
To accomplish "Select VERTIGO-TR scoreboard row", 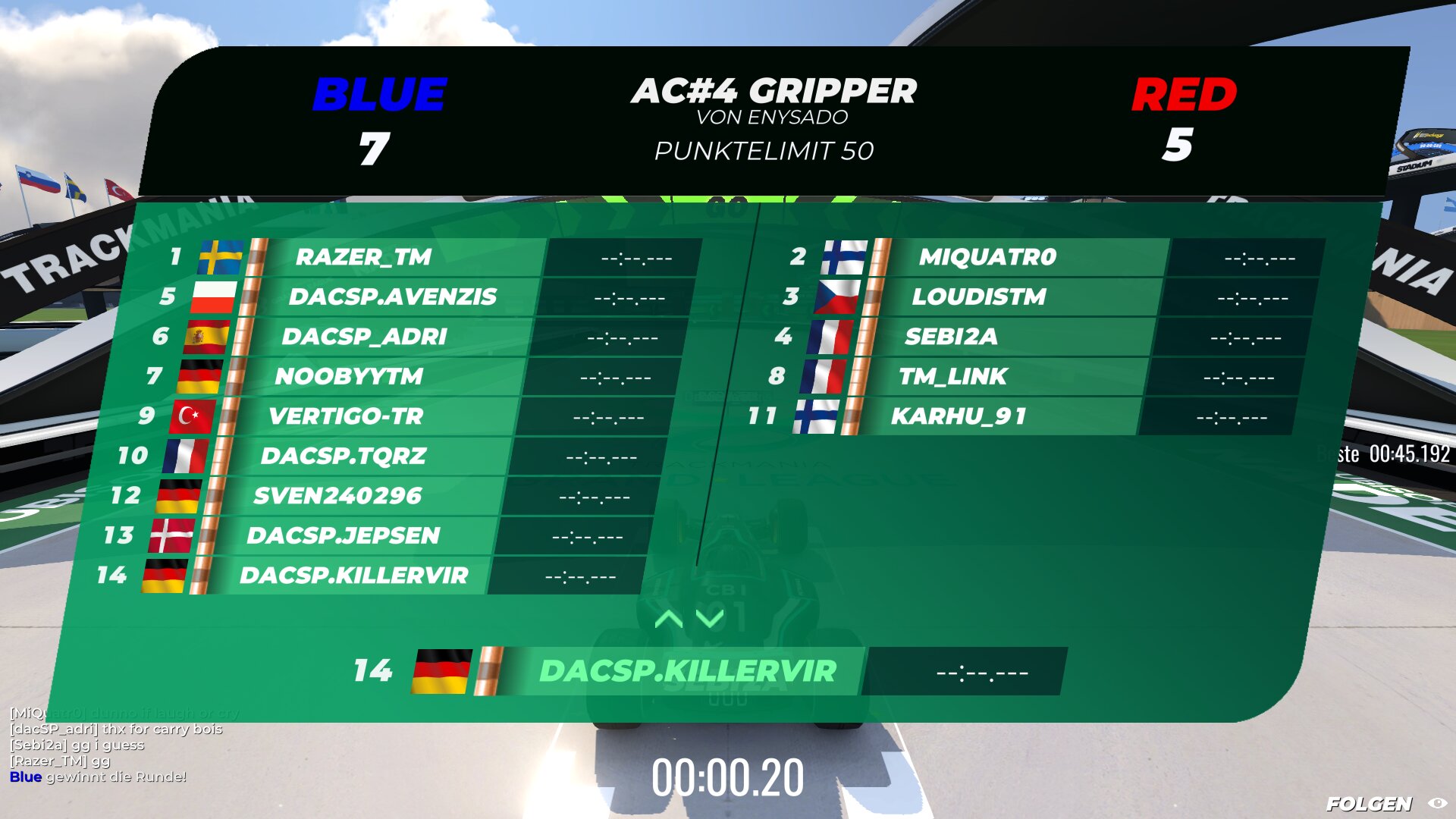I will coord(345,416).
